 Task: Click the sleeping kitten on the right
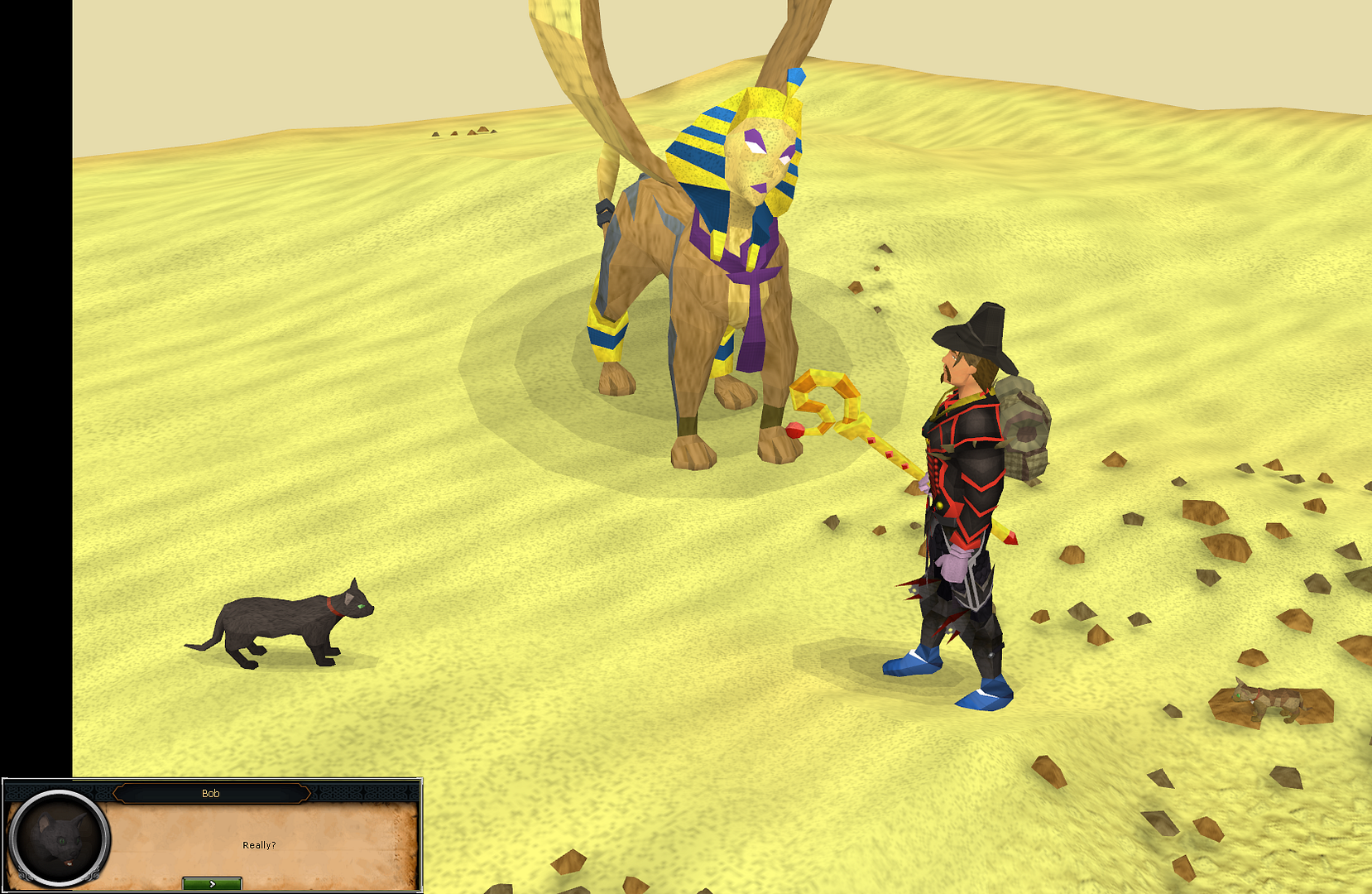click(x=1266, y=699)
